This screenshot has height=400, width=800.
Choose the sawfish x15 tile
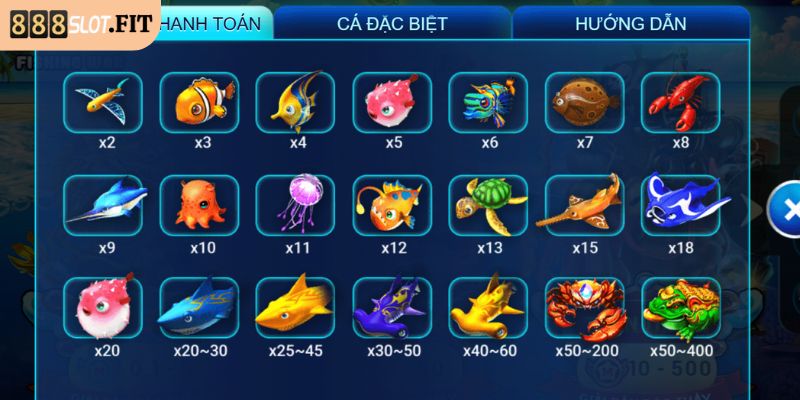(x=584, y=204)
